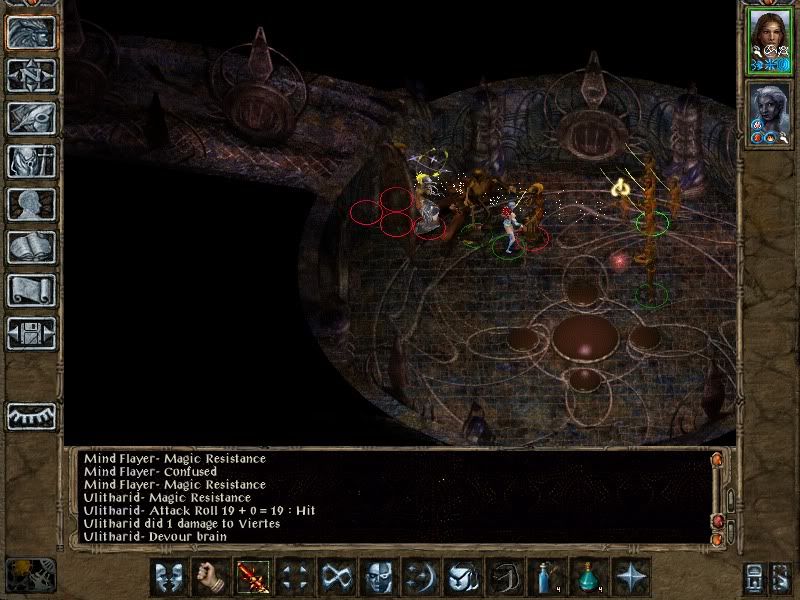800x600 pixels.
Task: Click the Talk masks action button
Action: click(x=169, y=577)
